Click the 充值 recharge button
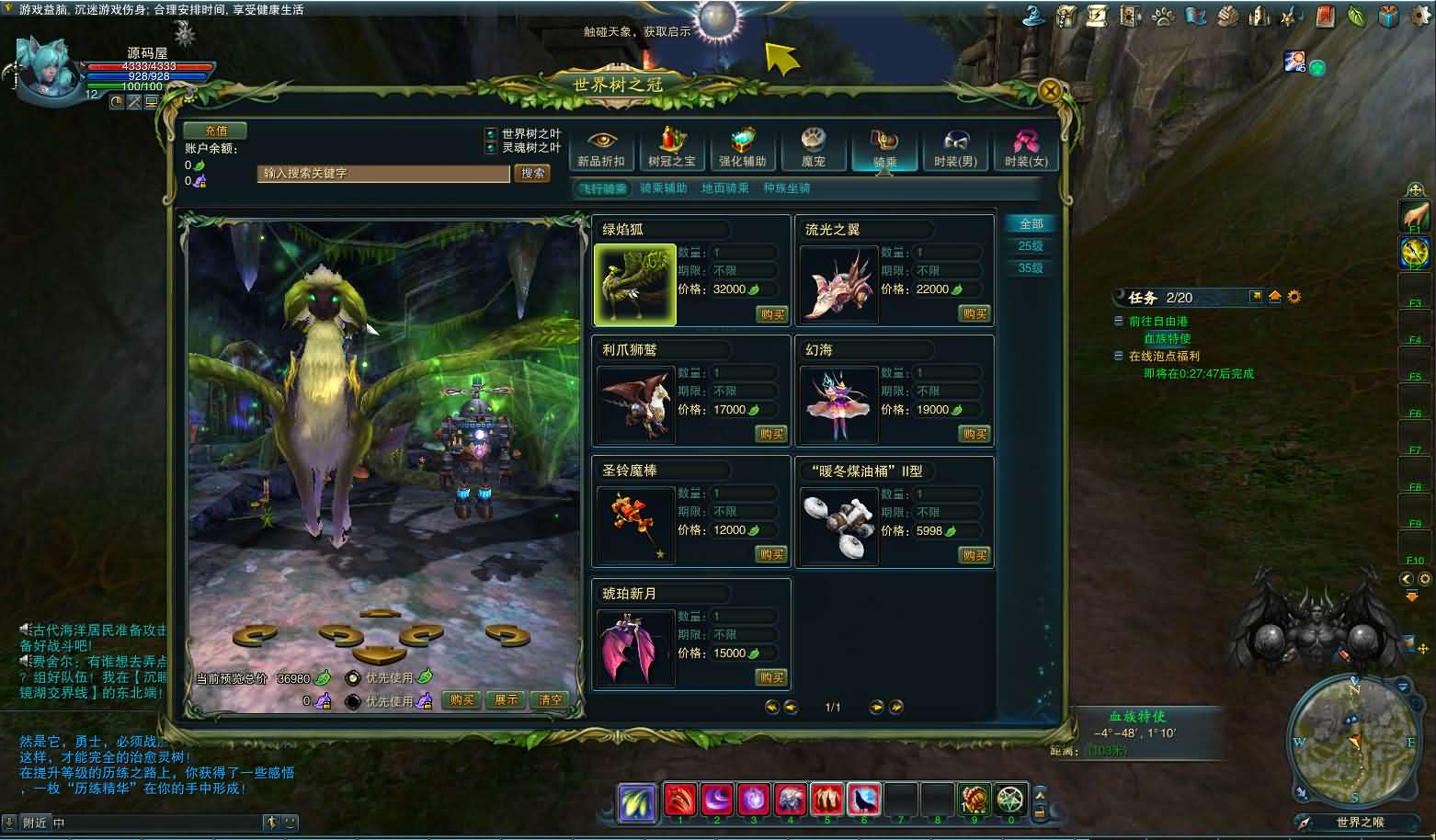Image resolution: width=1436 pixels, height=840 pixels. (x=215, y=131)
